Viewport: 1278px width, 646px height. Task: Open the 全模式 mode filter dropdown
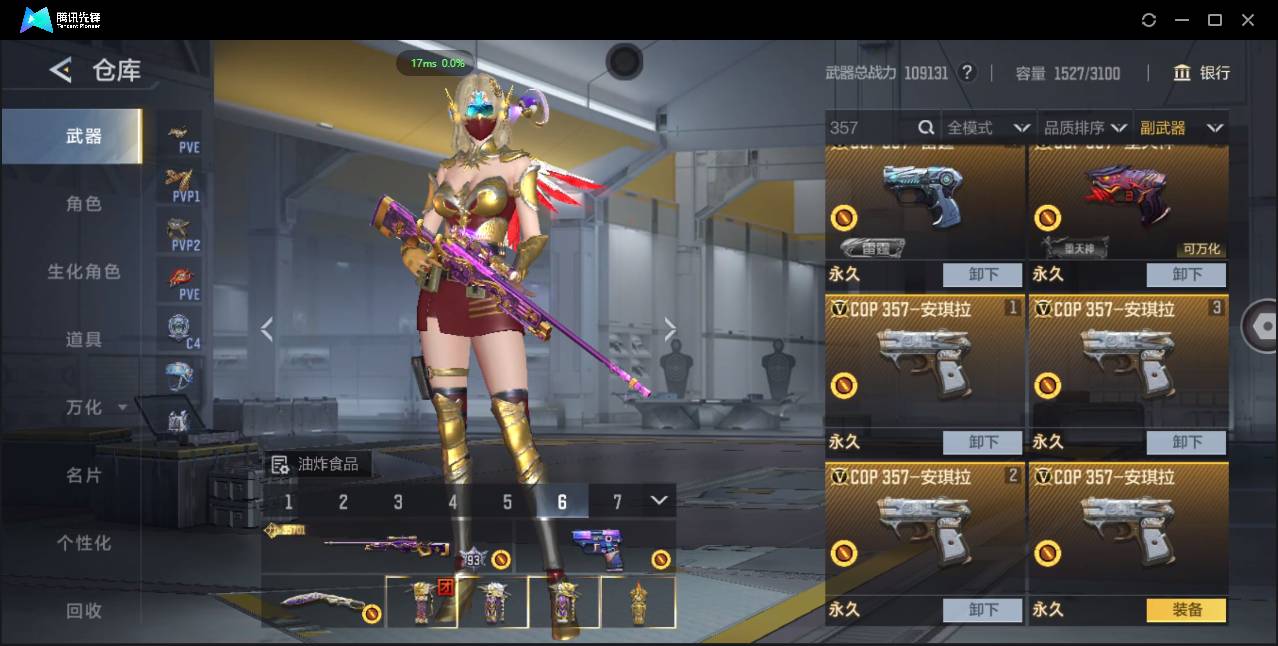coord(988,128)
